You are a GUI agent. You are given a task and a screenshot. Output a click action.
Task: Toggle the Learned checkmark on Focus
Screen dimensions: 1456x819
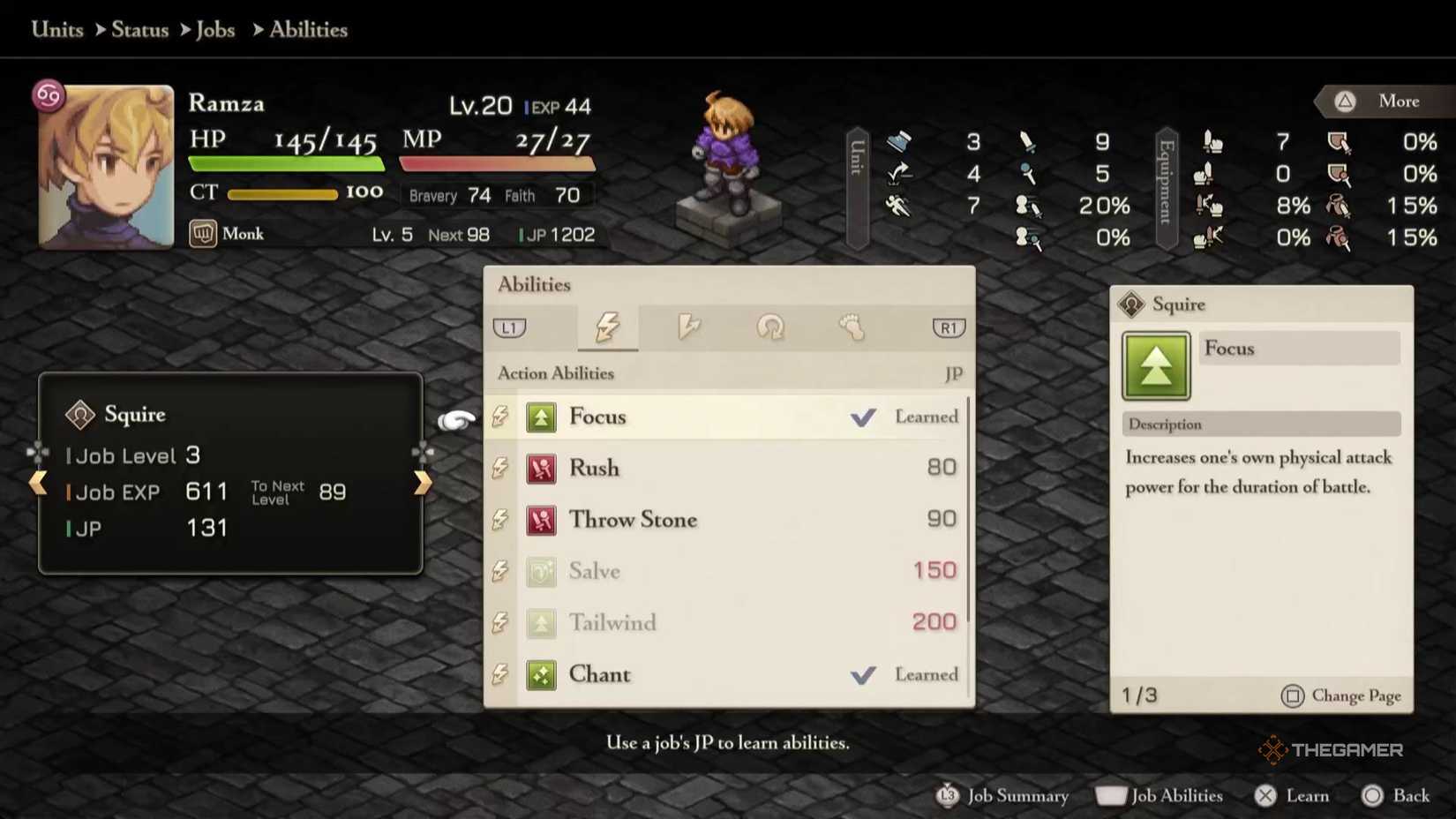[x=864, y=417]
